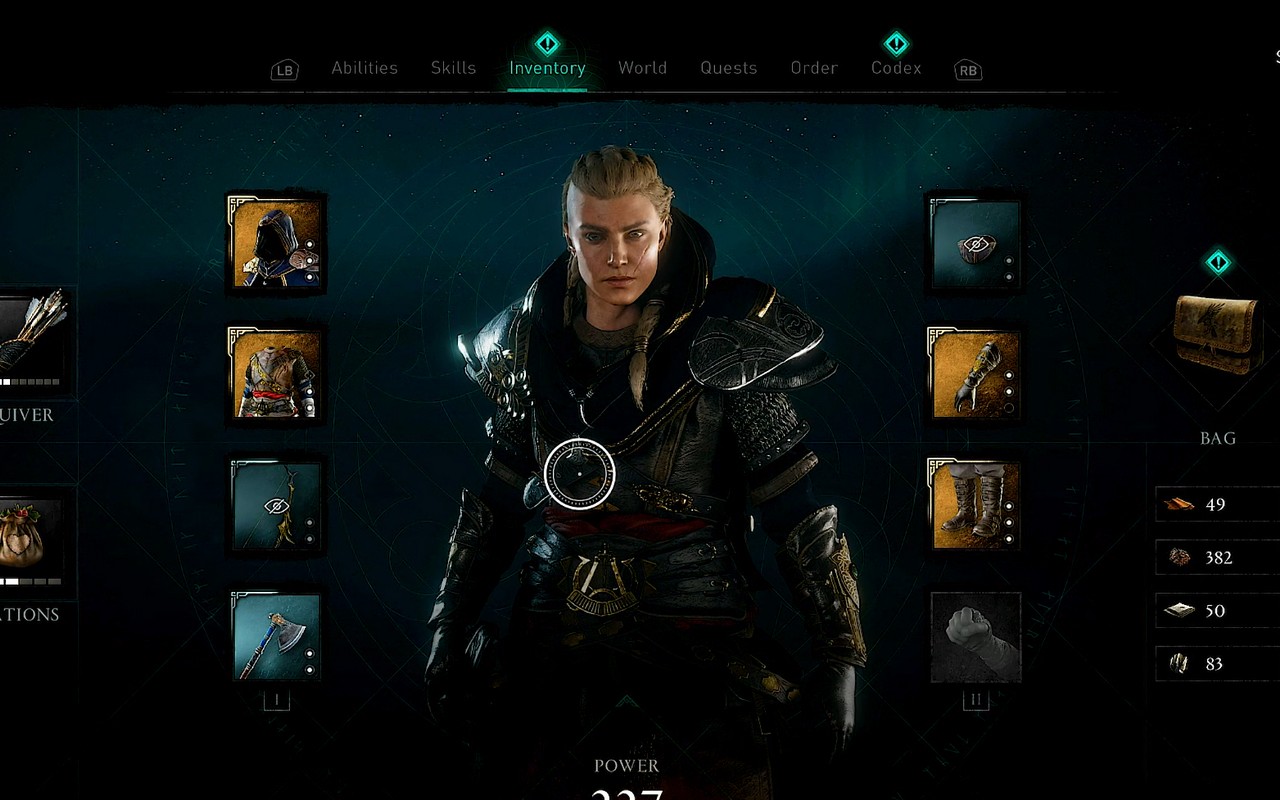Select the hidden bow weapon slot
This screenshot has width=1280, height=800.
click(276, 506)
